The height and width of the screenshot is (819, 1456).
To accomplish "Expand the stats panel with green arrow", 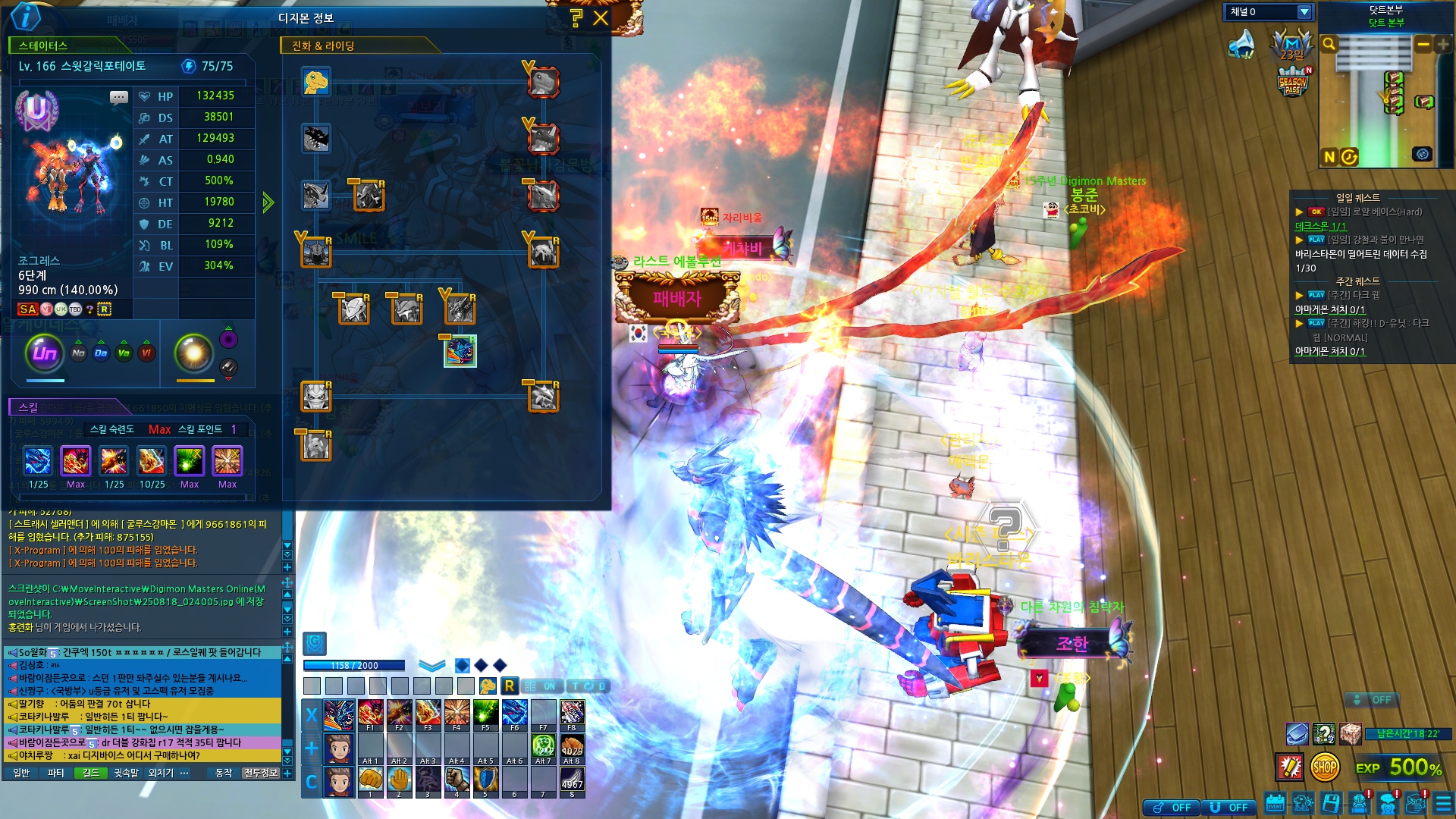I will (268, 202).
